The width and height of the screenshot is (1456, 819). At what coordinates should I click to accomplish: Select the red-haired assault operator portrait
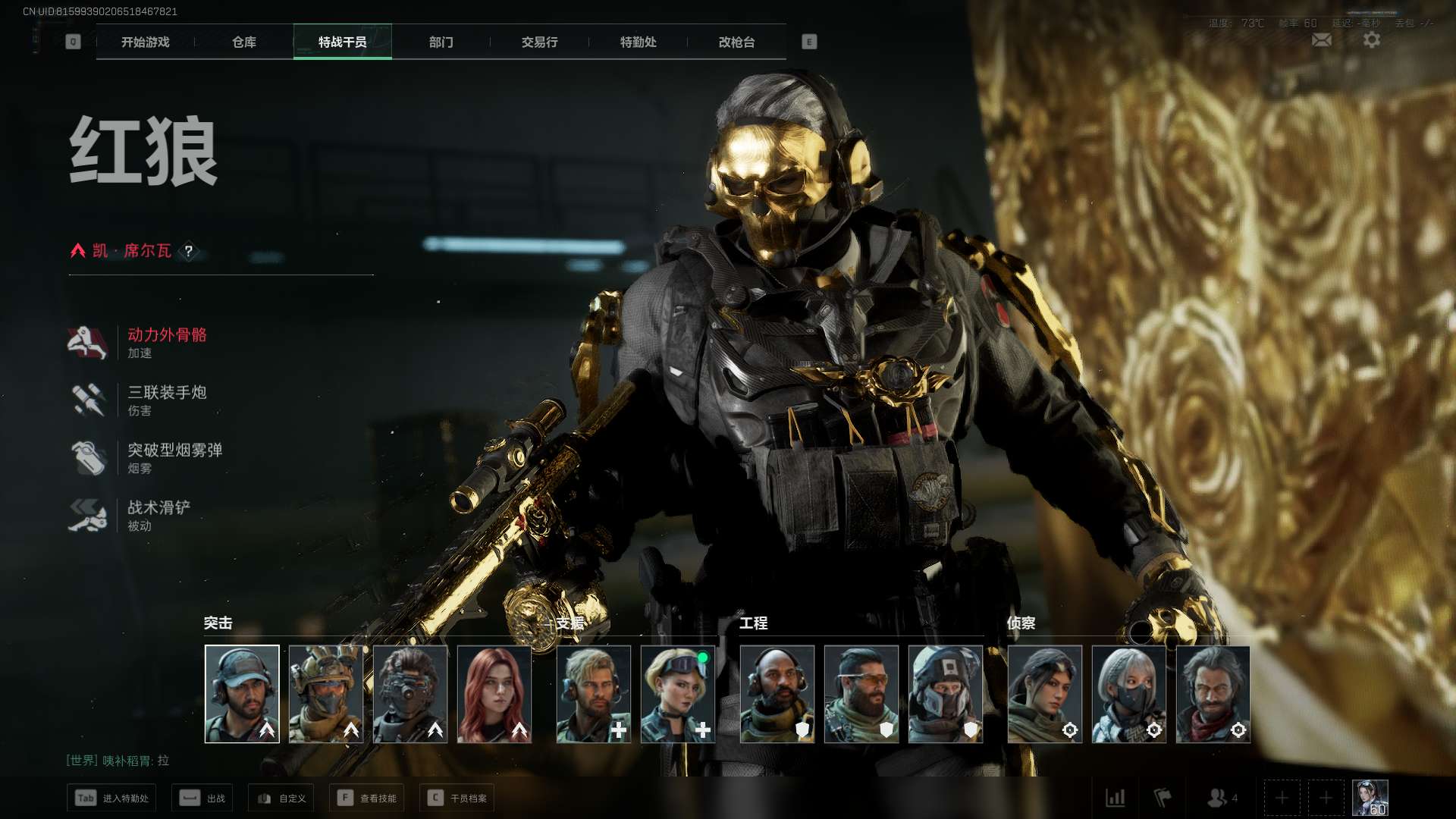(x=494, y=694)
